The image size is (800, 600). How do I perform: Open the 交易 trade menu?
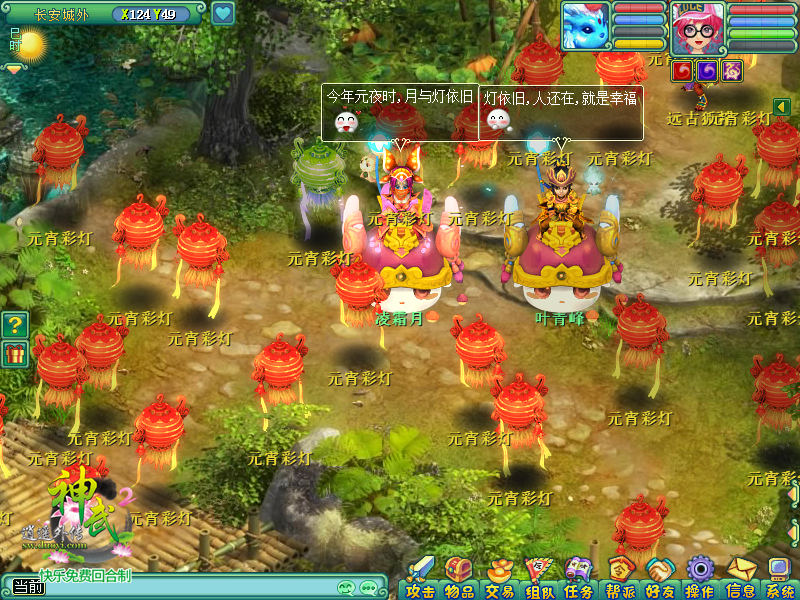tap(499, 576)
